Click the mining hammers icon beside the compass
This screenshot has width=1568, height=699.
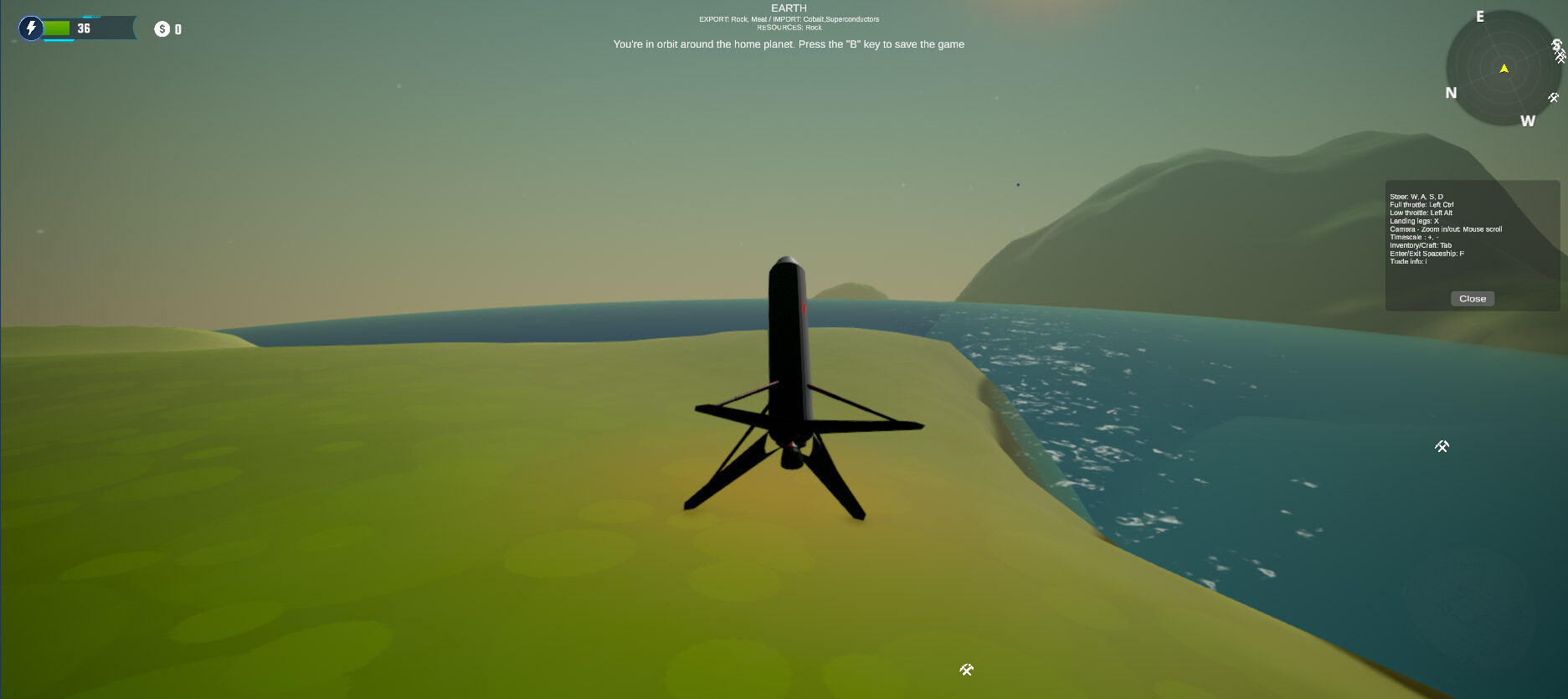click(x=1559, y=54)
